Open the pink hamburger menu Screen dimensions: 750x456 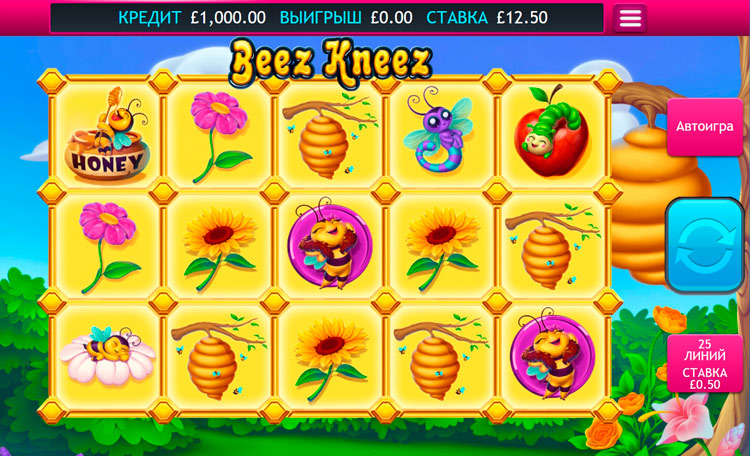tap(630, 18)
